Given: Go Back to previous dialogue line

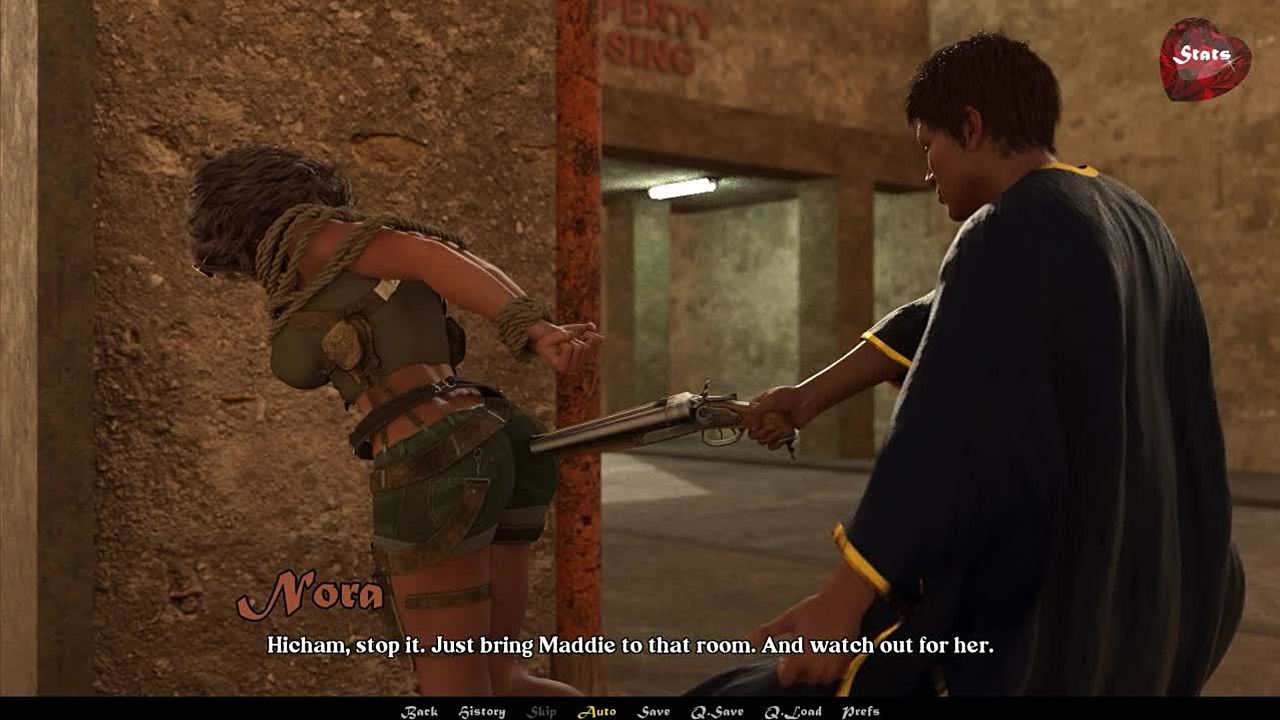Looking at the screenshot, I should coord(419,711).
